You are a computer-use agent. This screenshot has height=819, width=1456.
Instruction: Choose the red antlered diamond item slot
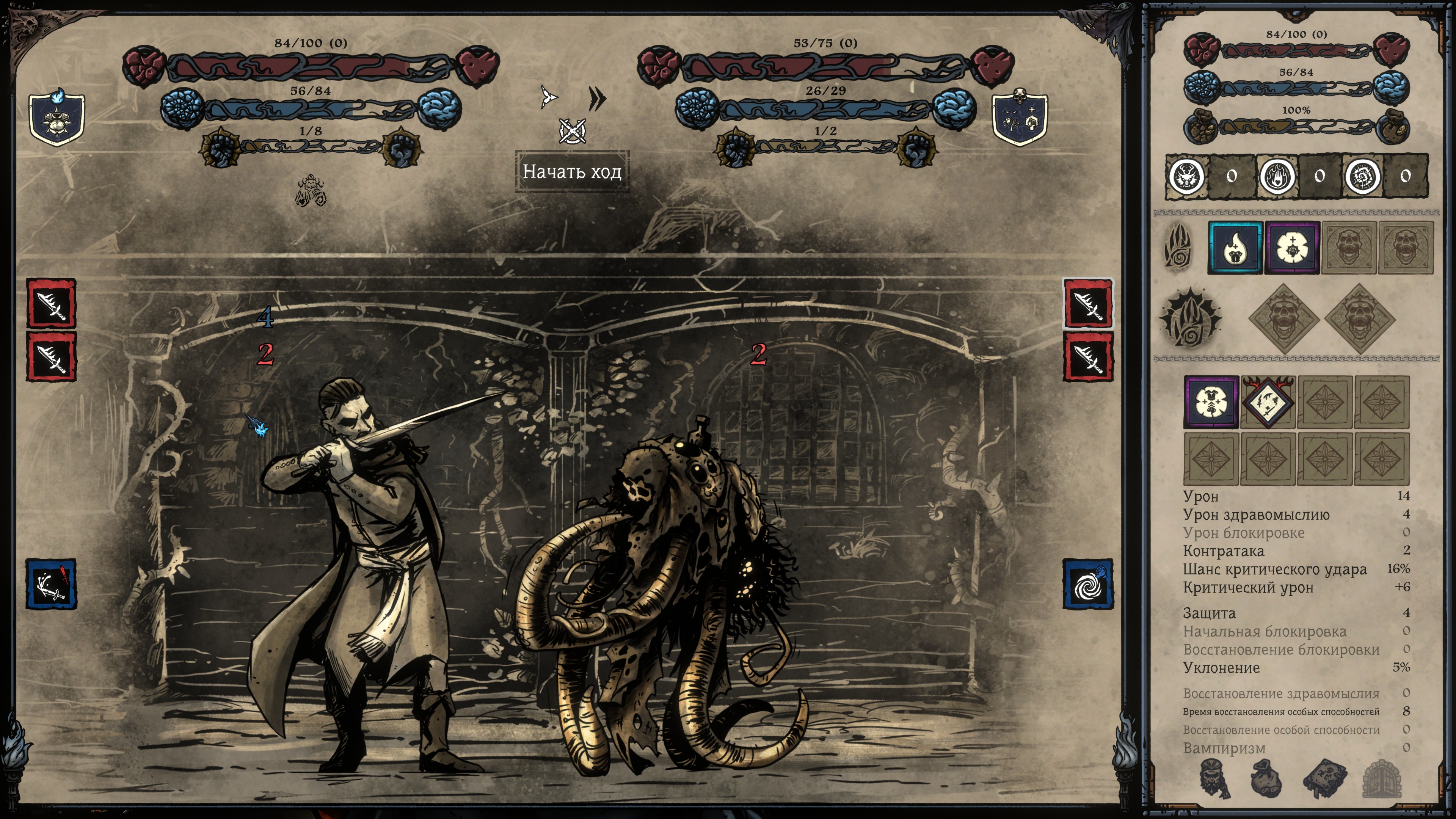[x=1268, y=402]
